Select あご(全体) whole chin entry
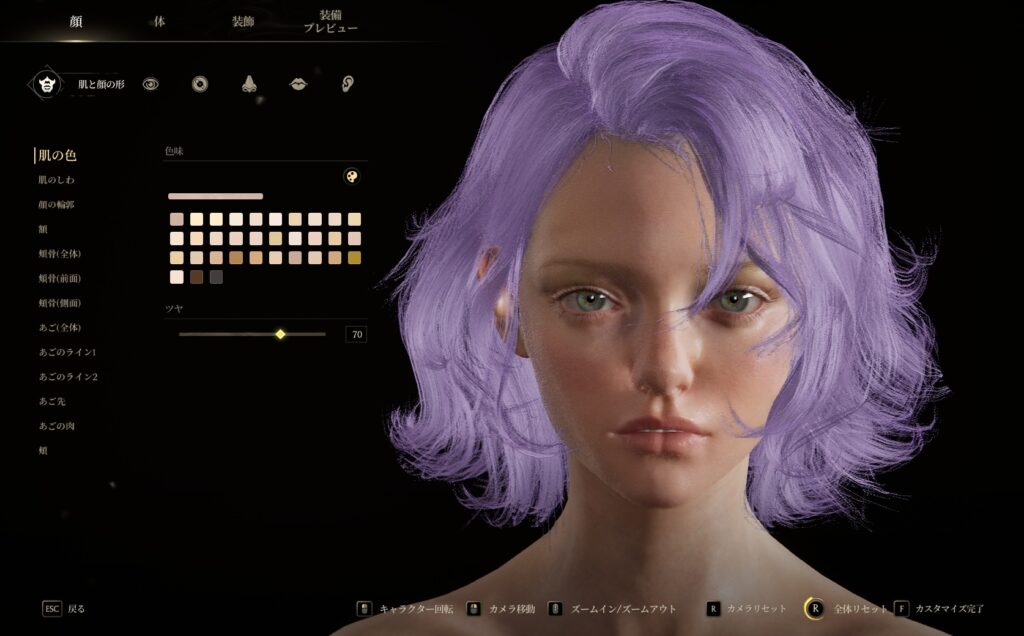Image resolution: width=1024 pixels, height=636 pixels. click(x=59, y=327)
